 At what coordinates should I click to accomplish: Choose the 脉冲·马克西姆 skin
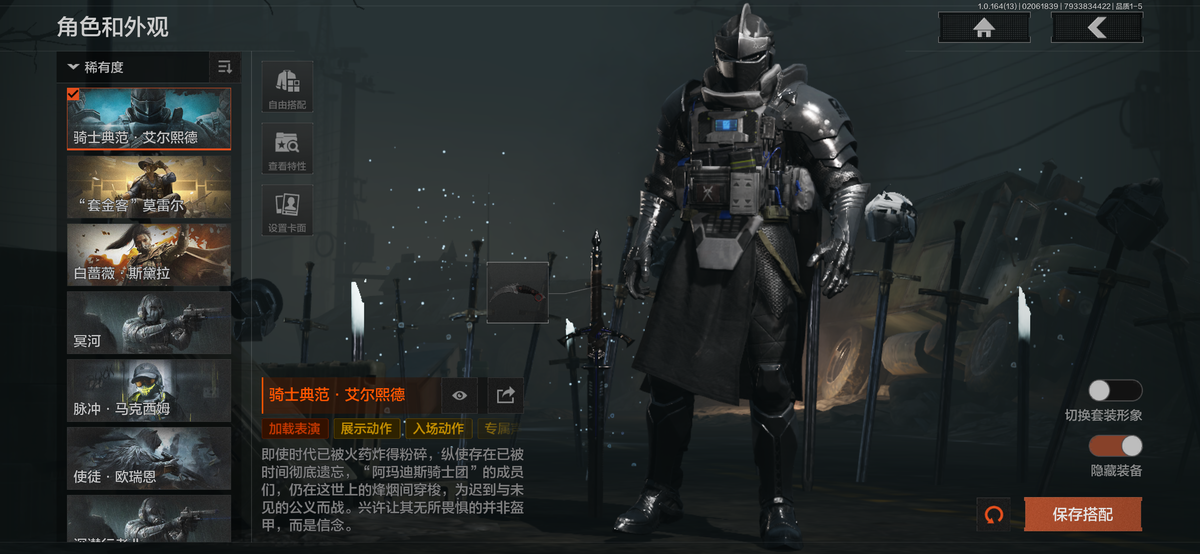tap(149, 391)
